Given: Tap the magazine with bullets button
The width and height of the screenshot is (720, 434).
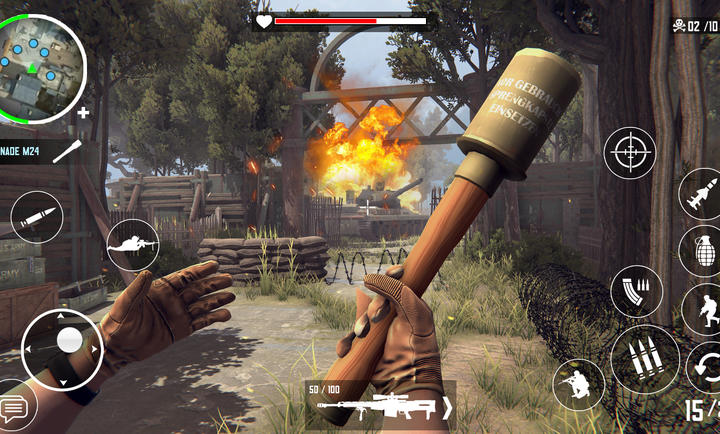Looking at the screenshot, I should [x=636, y=291].
